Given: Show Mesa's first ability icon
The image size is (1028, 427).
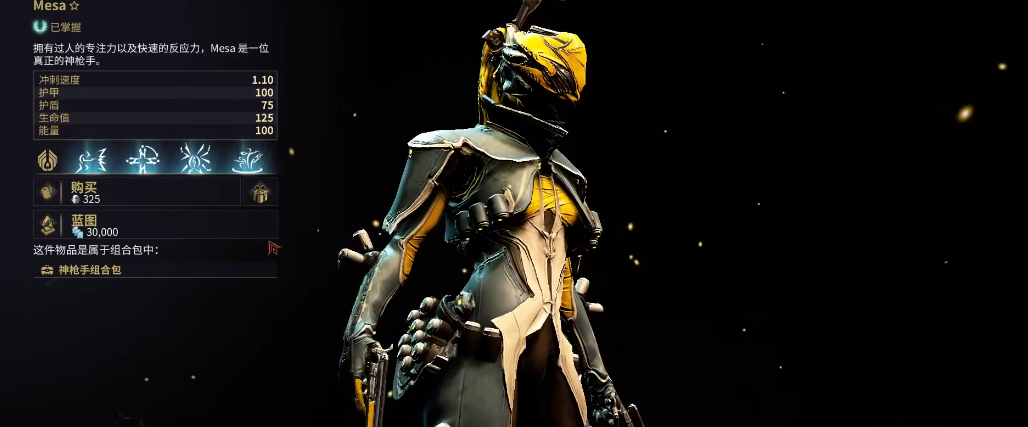Looking at the screenshot, I should [93, 159].
